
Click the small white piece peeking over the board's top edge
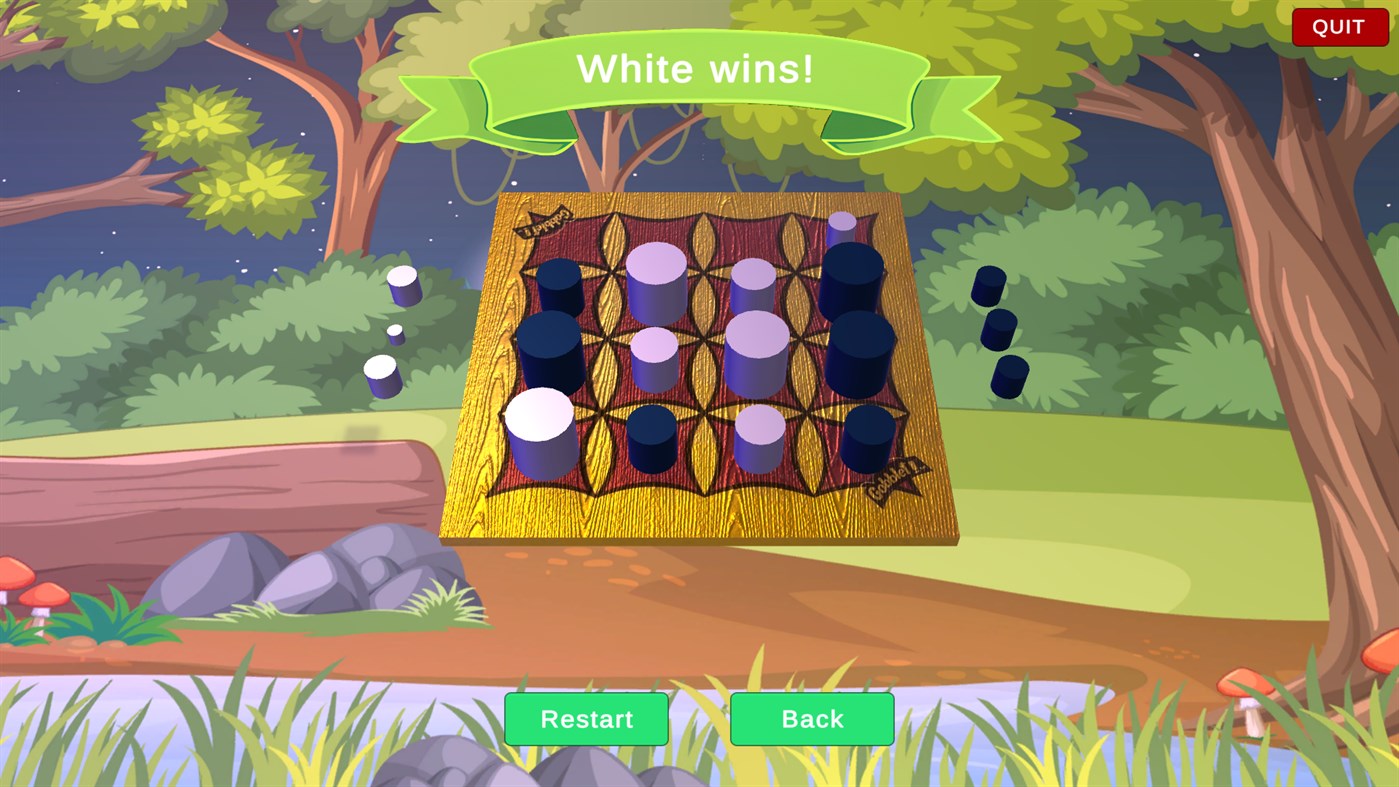point(842,223)
